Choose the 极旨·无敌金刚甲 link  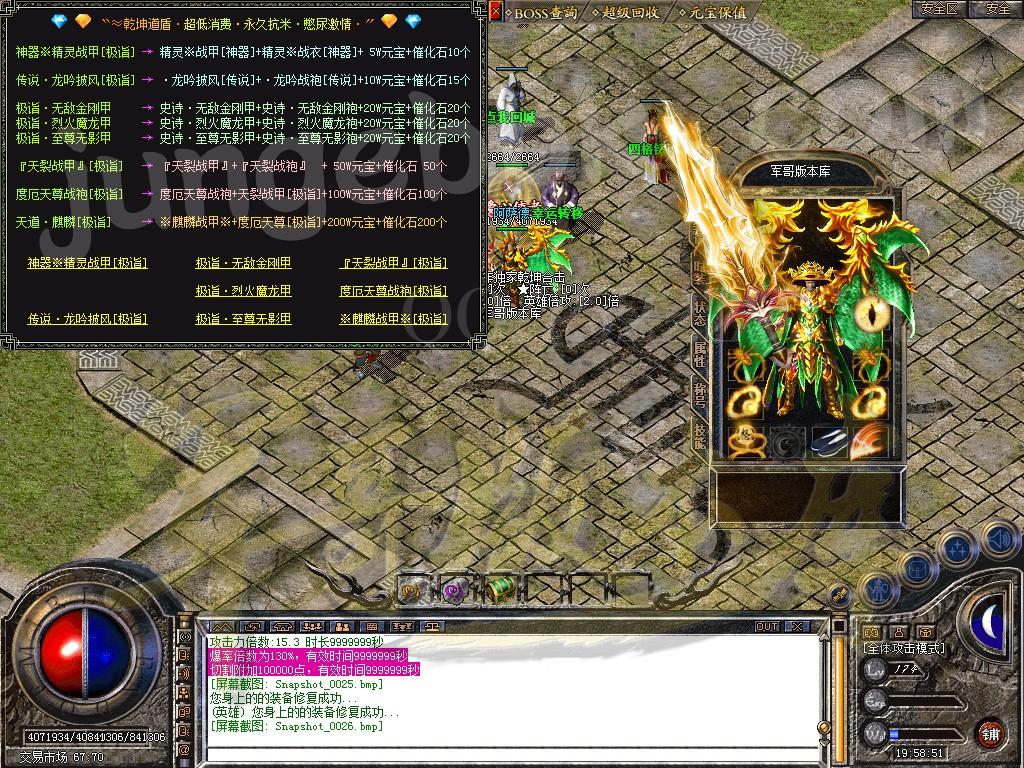point(243,263)
